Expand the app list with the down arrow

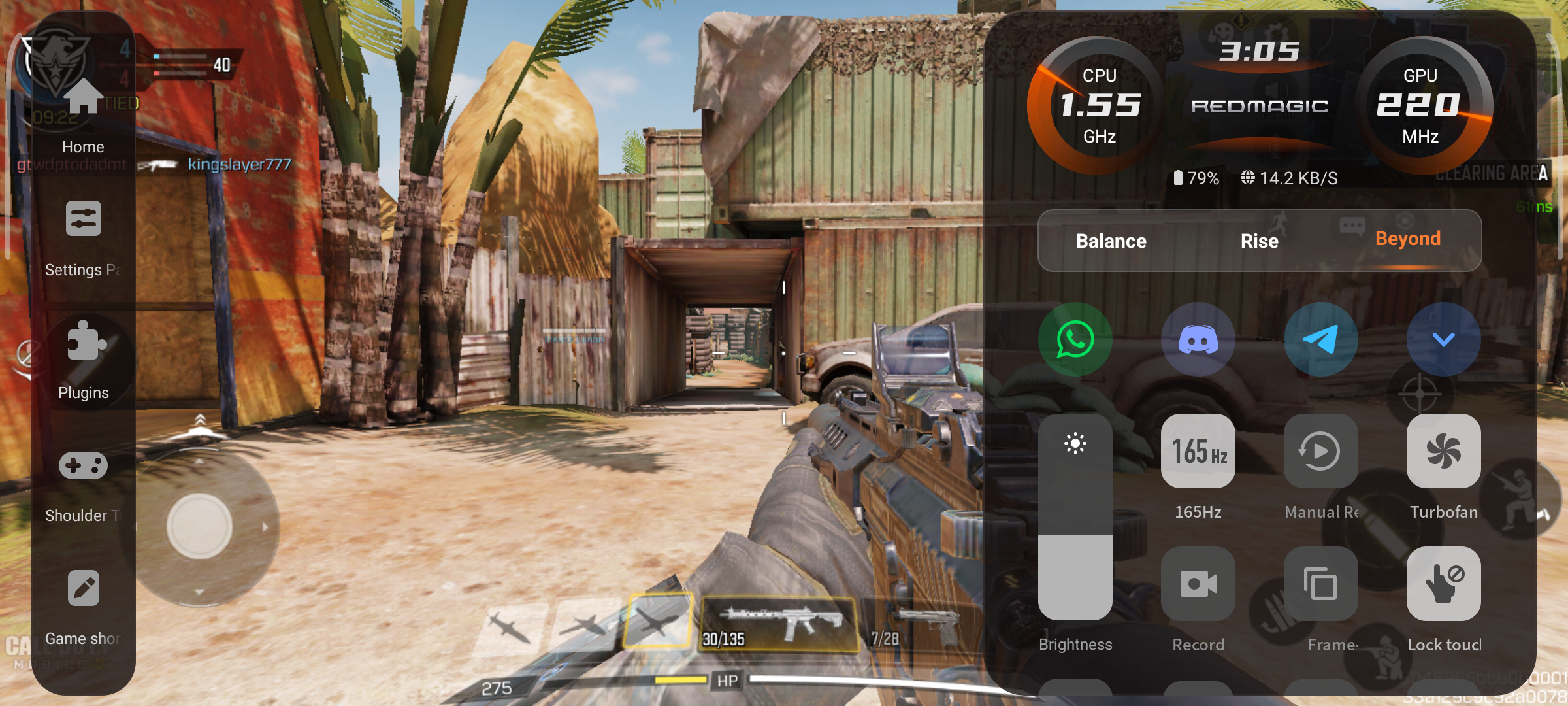coord(1443,339)
